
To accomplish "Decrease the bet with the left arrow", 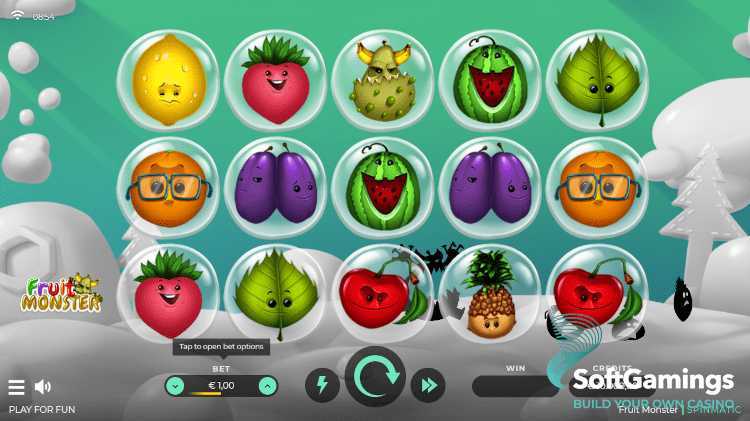I will (x=175, y=385).
